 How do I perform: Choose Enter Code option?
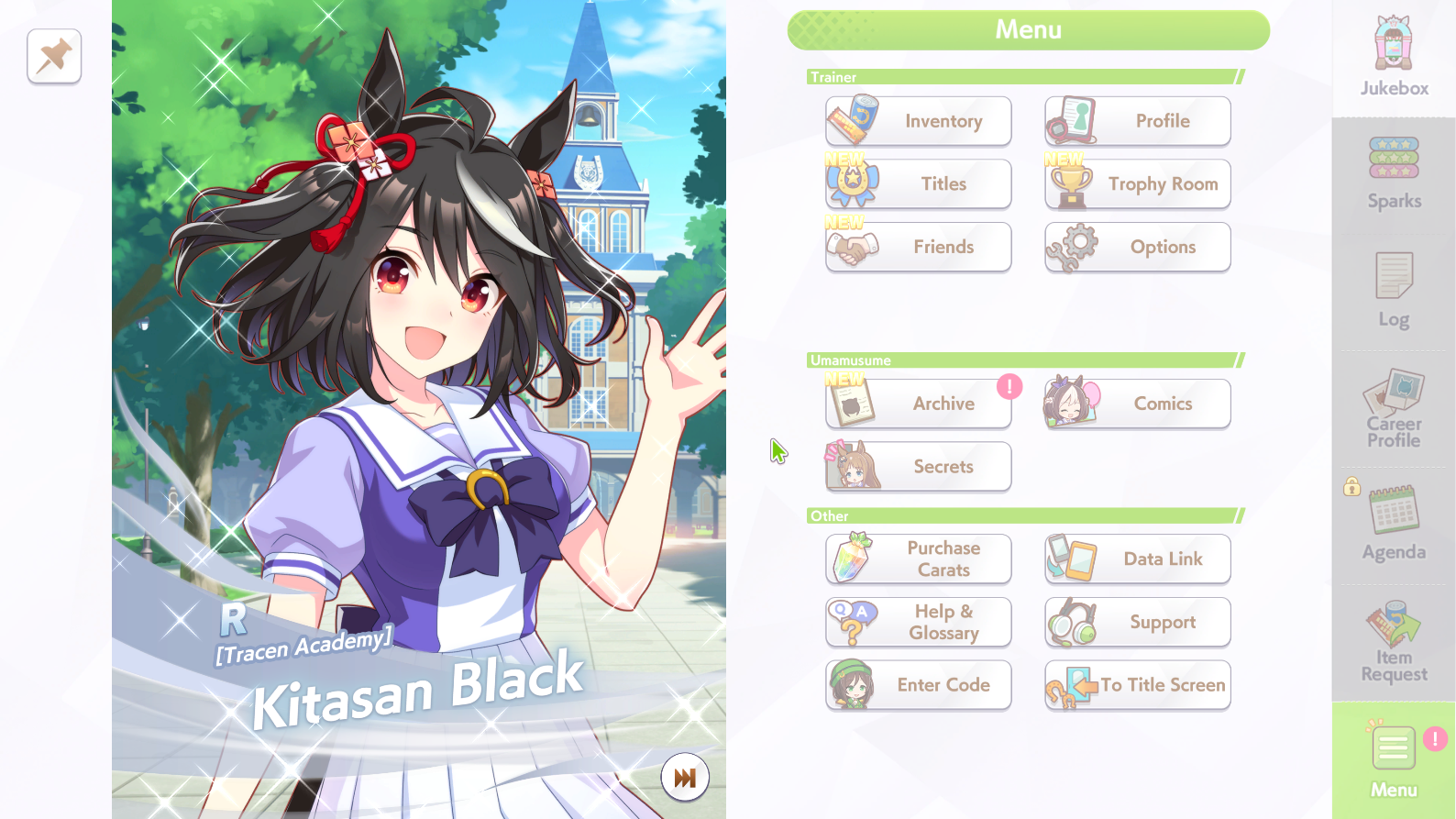point(918,685)
